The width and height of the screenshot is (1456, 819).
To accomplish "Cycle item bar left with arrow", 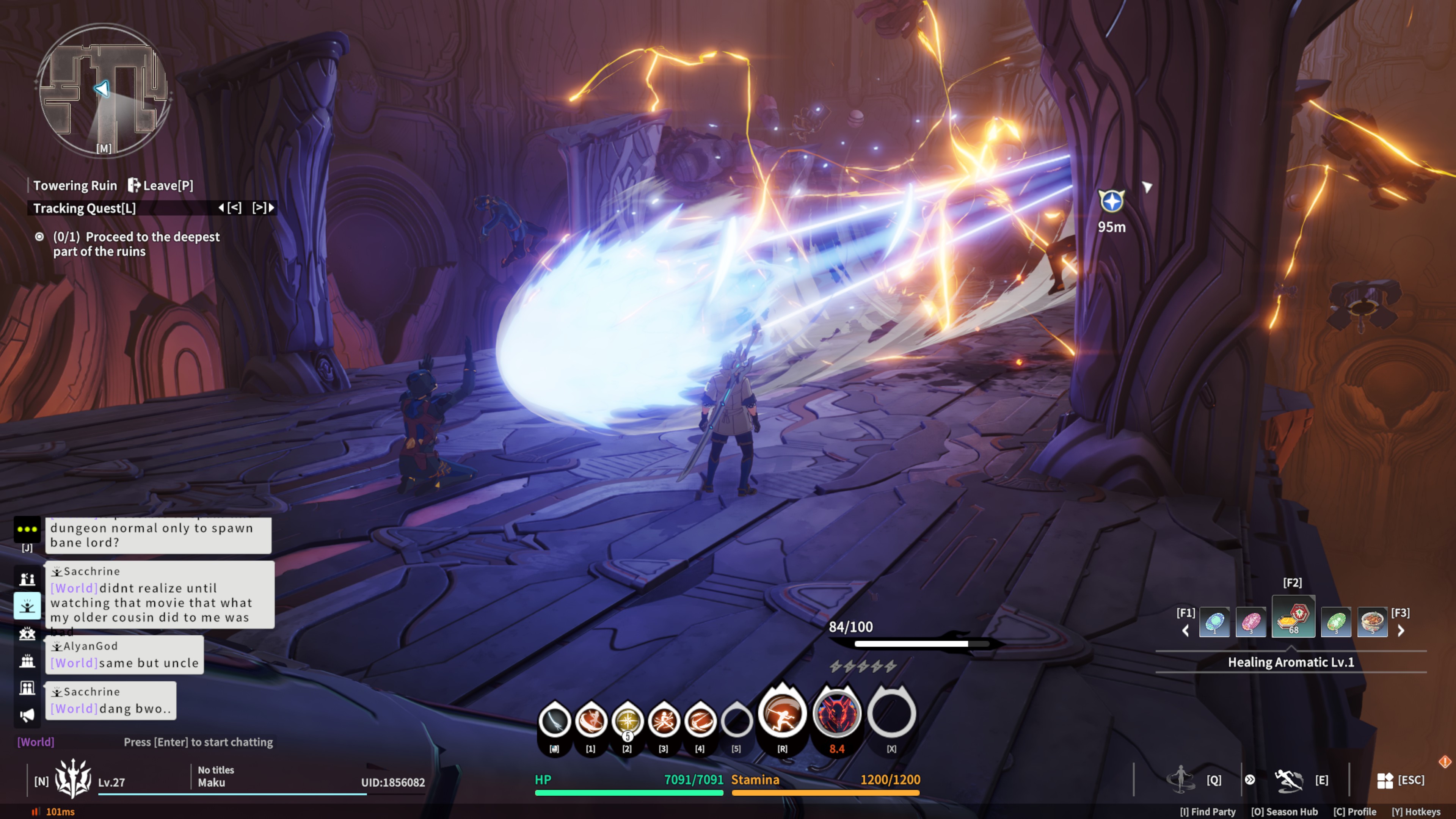I will coord(1186,631).
